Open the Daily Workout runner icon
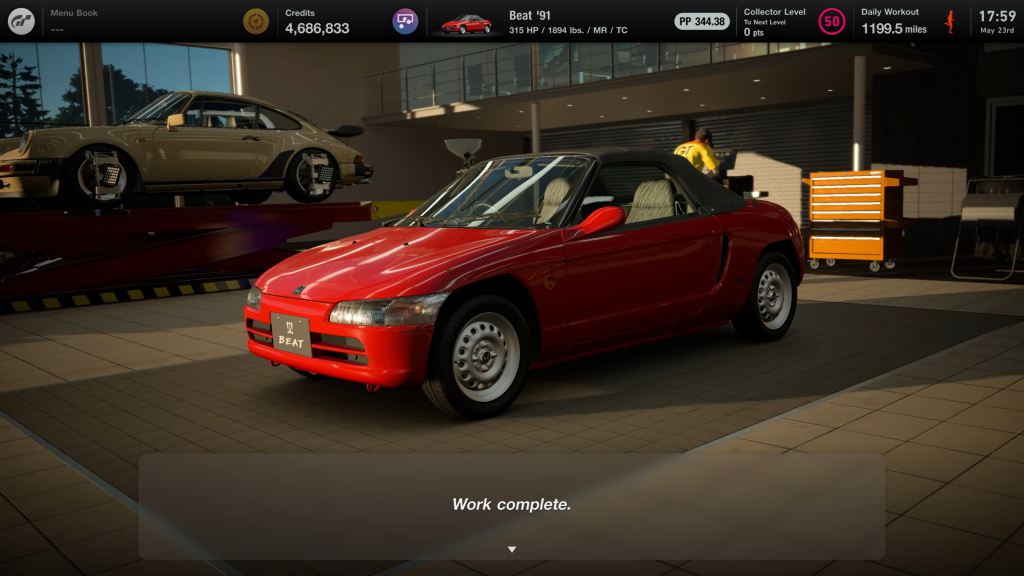Image resolution: width=1024 pixels, height=576 pixels. point(949,21)
